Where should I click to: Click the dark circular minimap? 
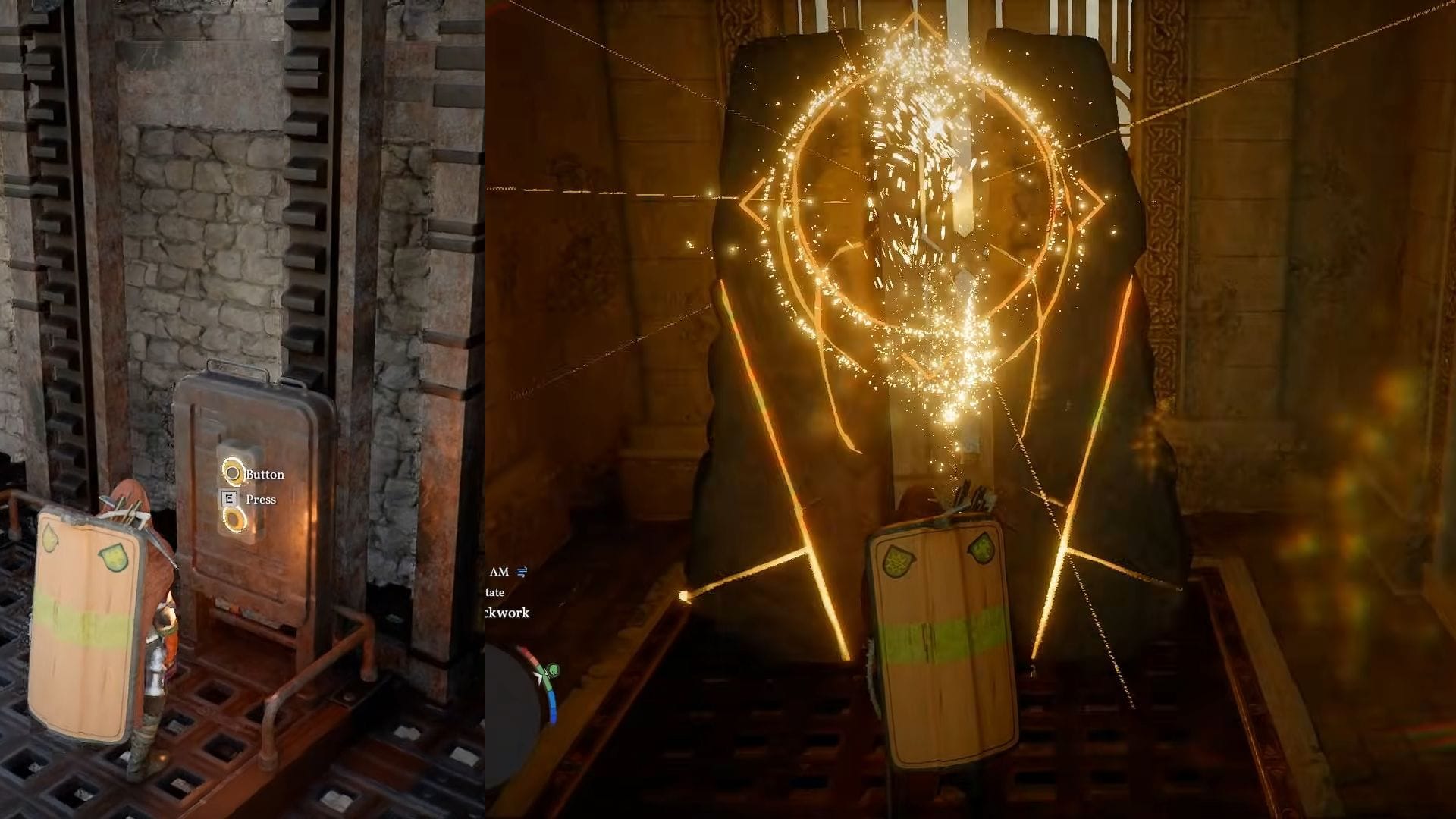pos(508,707)
